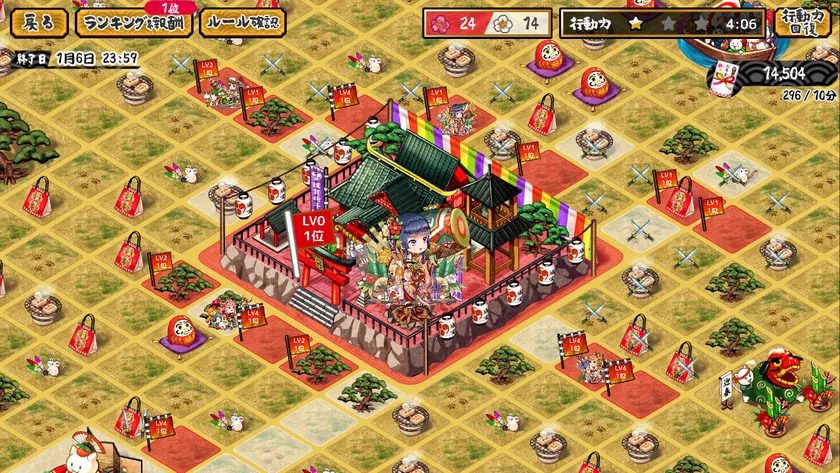Tap 行動力回復 to restore action points
840x473 pixels.
click(x=803, y=22)
